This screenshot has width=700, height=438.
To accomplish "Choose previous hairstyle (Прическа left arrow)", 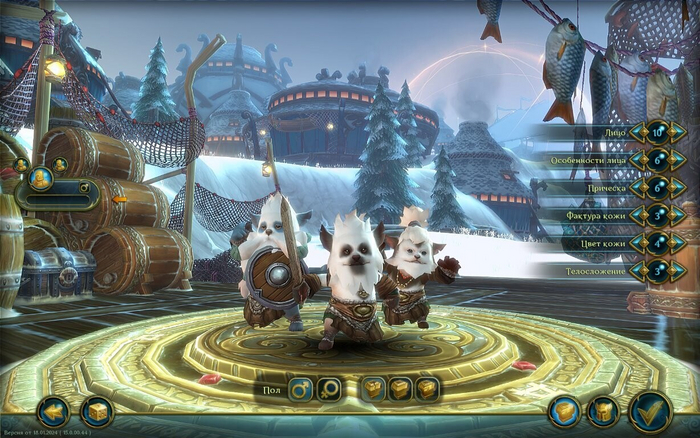I will pyautogui.click(x=636, y=188).
